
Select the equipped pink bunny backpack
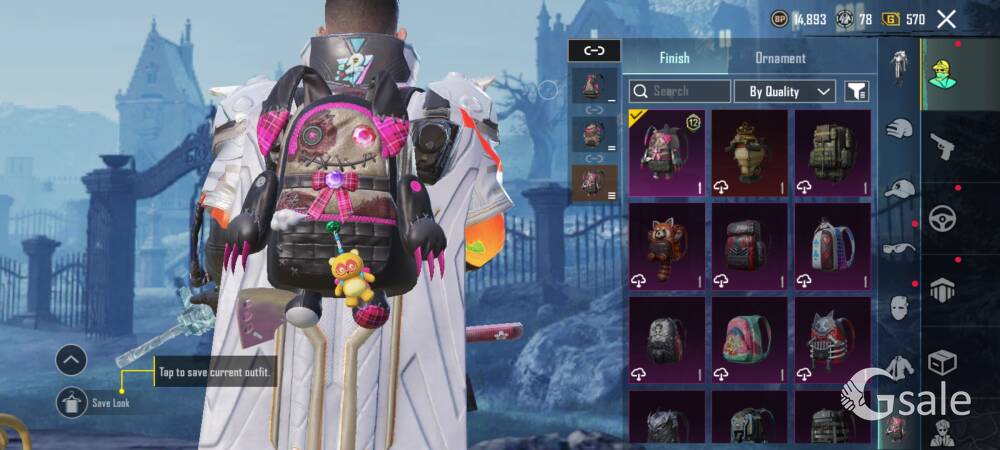pyautogui.click(x=667, y=153)
